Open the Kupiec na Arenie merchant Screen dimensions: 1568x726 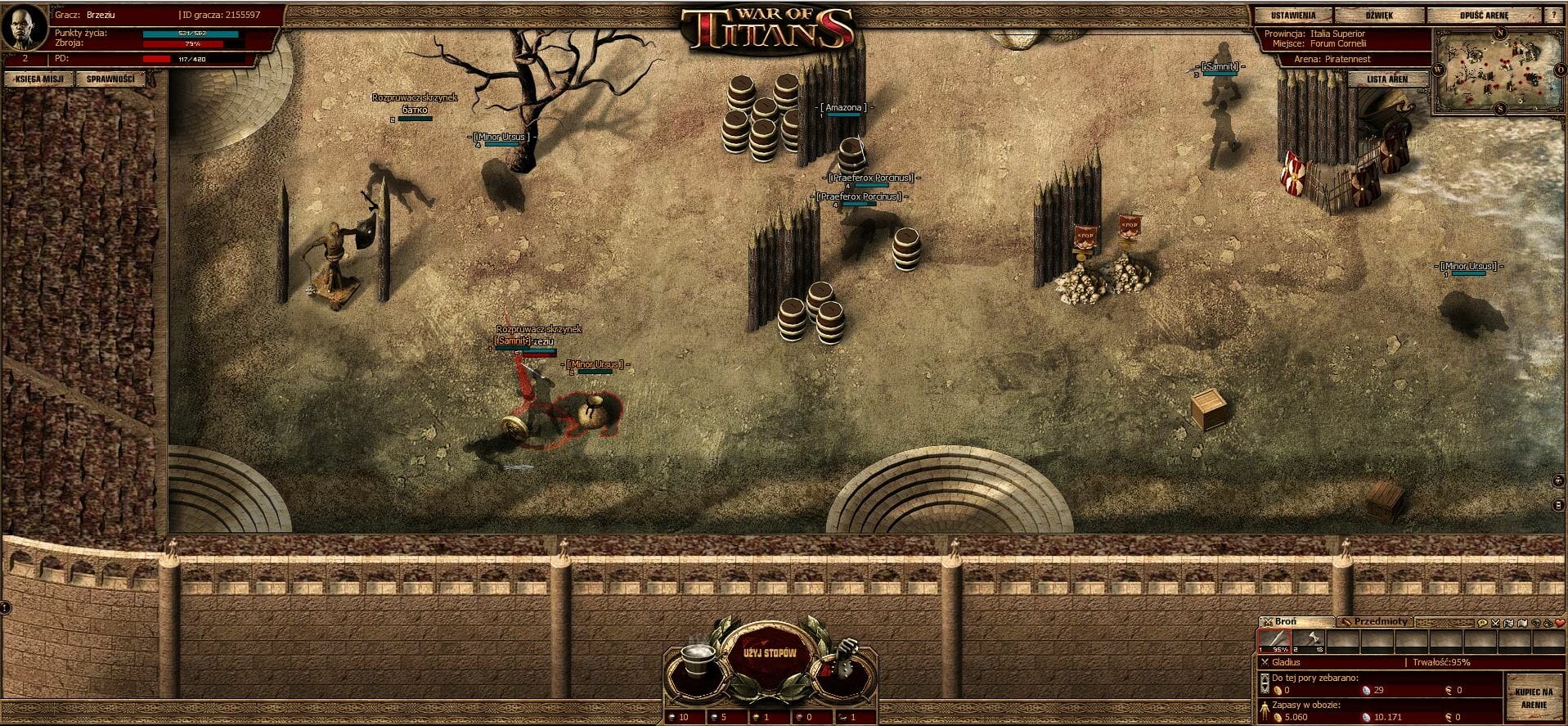click(1534, 698)
